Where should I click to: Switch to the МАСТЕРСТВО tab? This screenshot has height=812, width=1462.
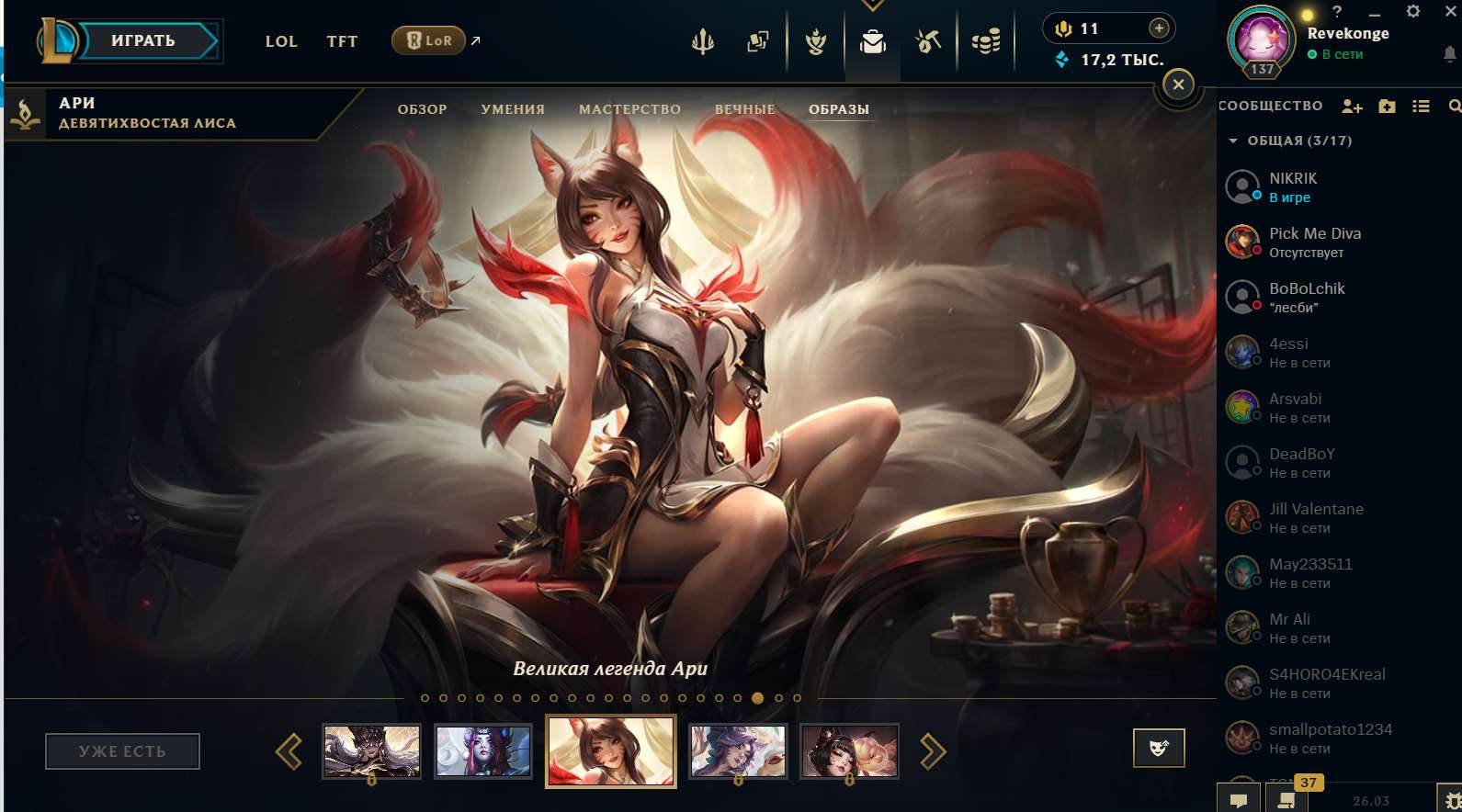629,108
